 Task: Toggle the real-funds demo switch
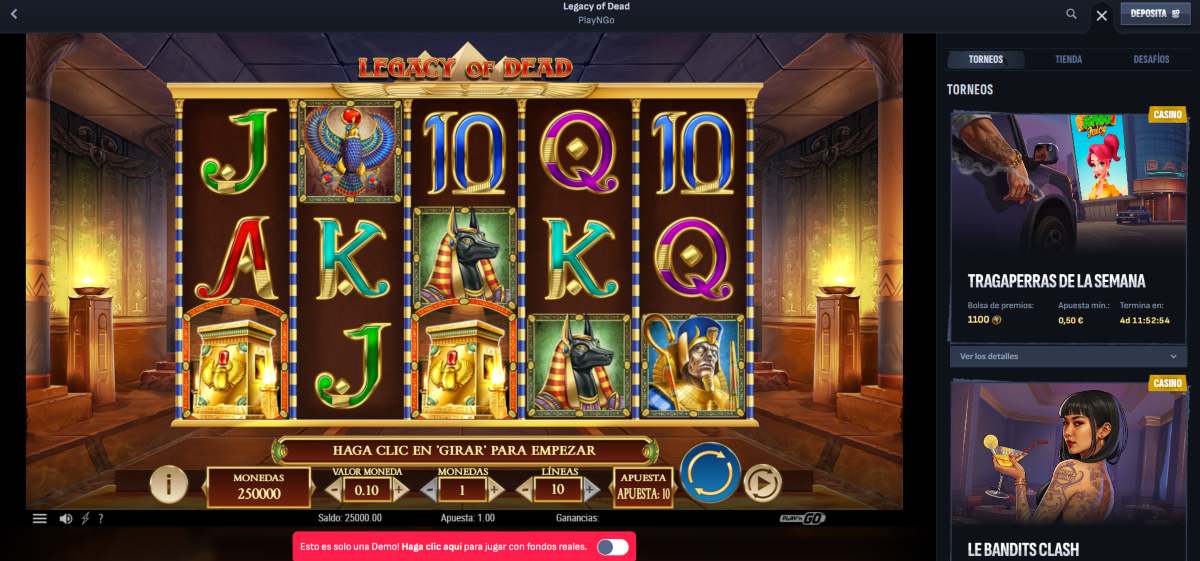(612, 547)
